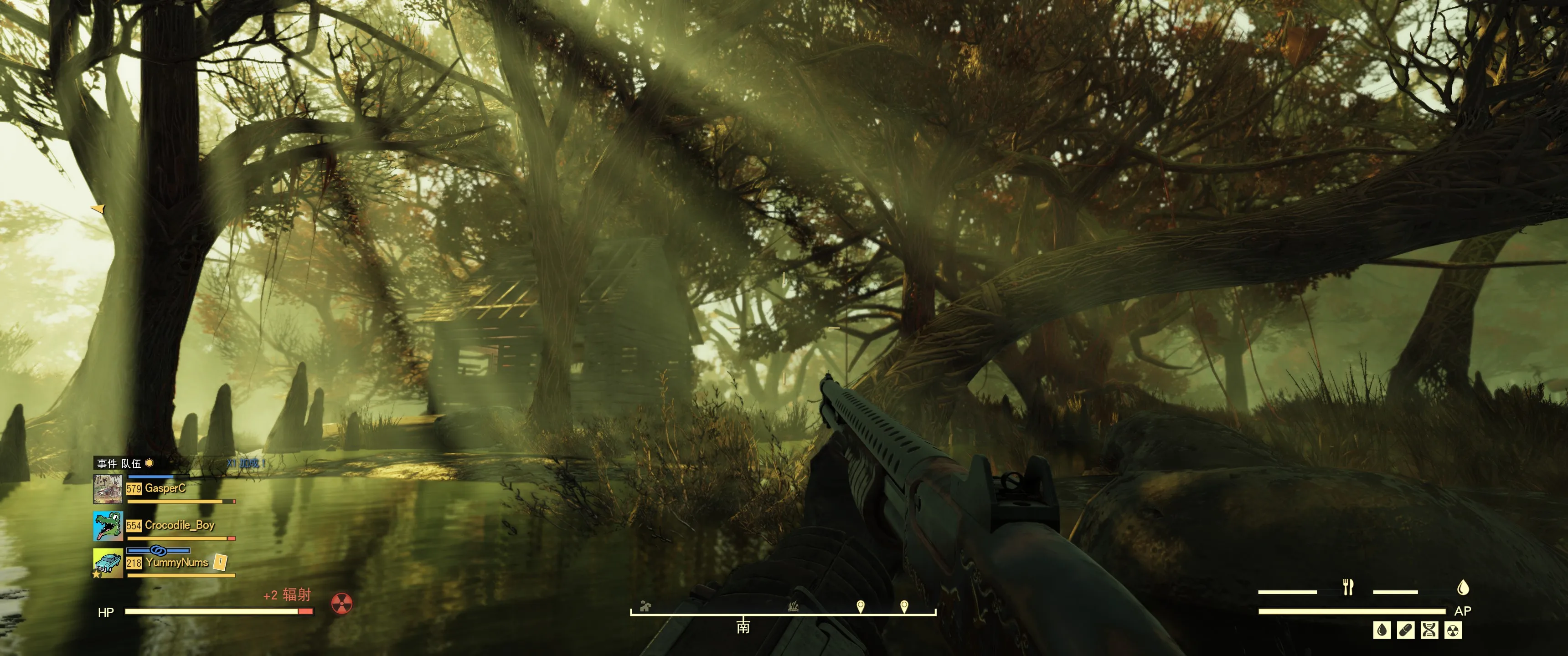Image resolution: width=1568 pixels, height=656 pixels.
Task: Select the houses location marker on compass
Action: (x=645, y=606)
